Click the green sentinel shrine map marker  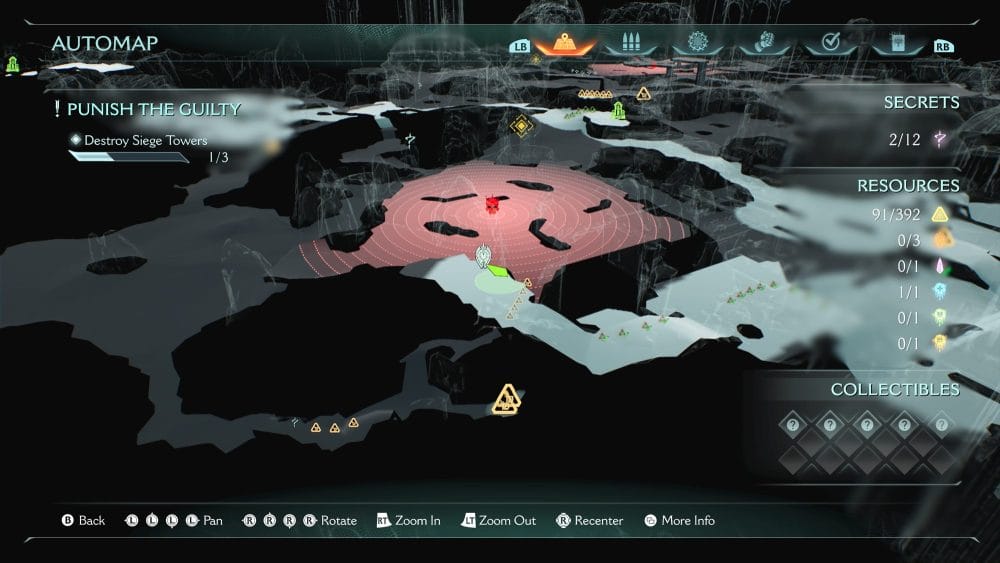(x=619, y=111)
